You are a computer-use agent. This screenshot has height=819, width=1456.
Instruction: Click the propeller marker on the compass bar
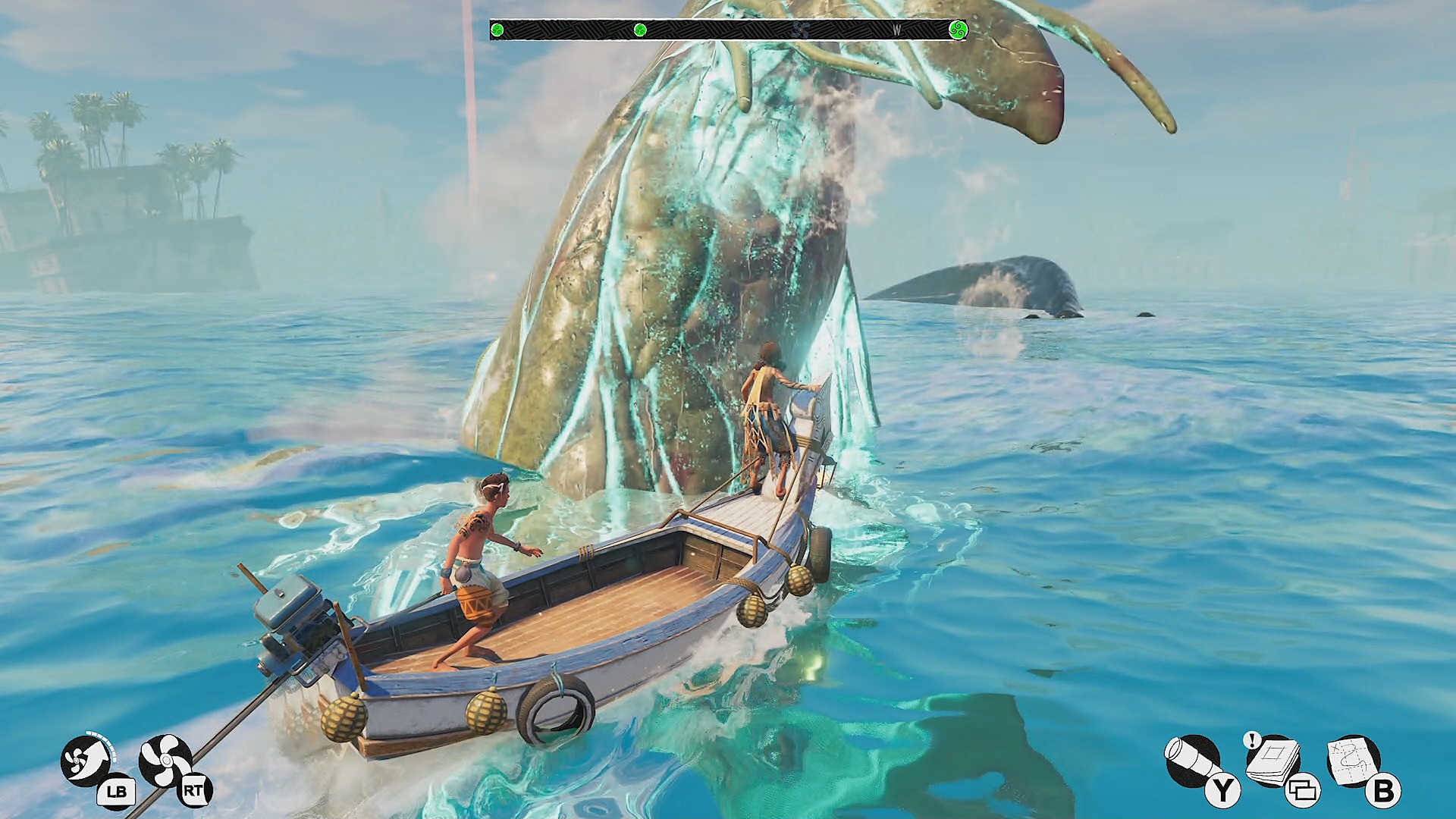pyautogui.click(x=795, y=30)
